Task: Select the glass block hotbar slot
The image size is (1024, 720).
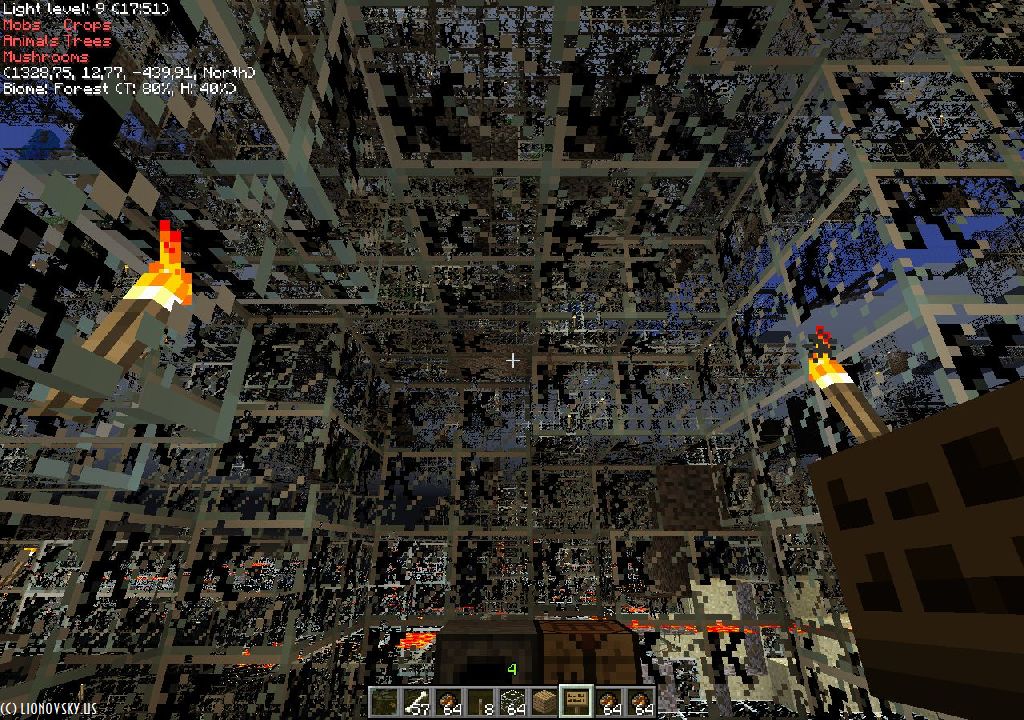Action: click(x=511, y=701)
